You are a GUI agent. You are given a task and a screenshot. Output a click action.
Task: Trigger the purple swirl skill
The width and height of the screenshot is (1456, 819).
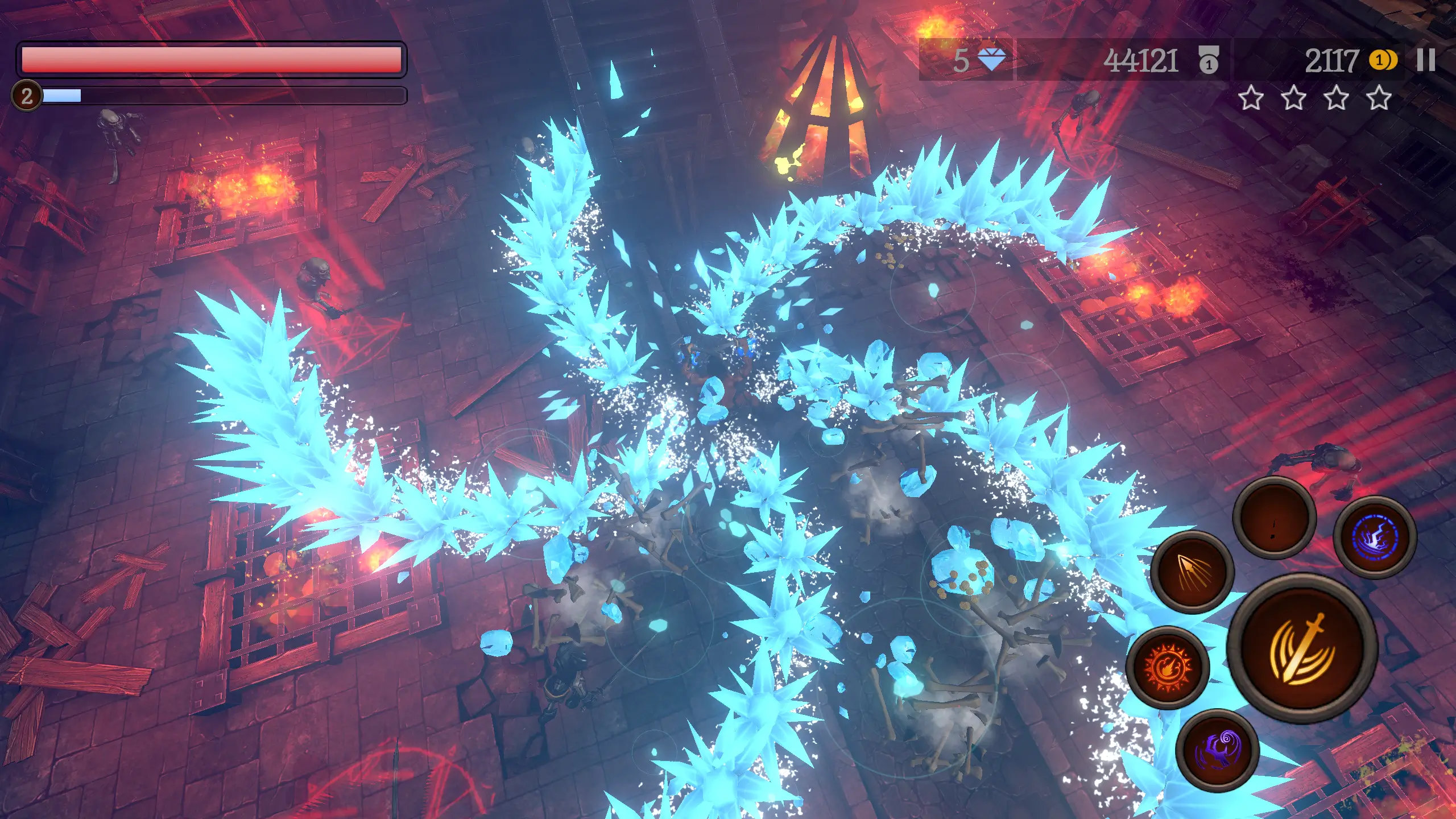tap(1217, 750)
